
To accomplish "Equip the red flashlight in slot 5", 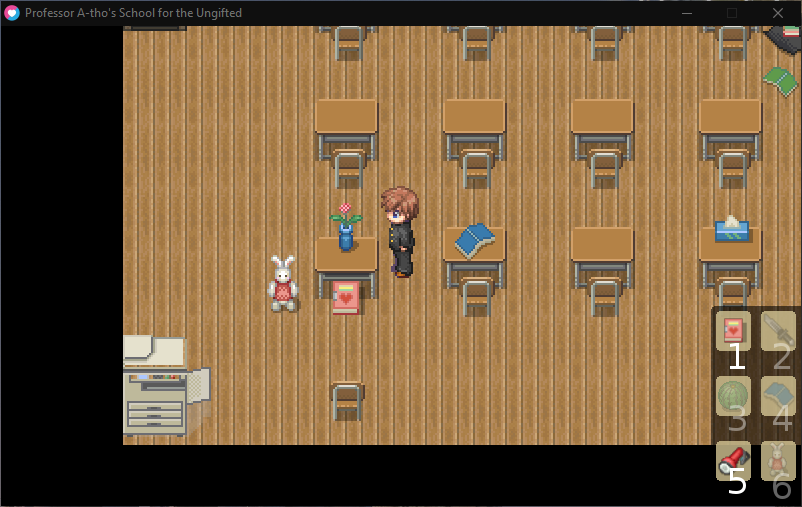I will tap(733, 461).
